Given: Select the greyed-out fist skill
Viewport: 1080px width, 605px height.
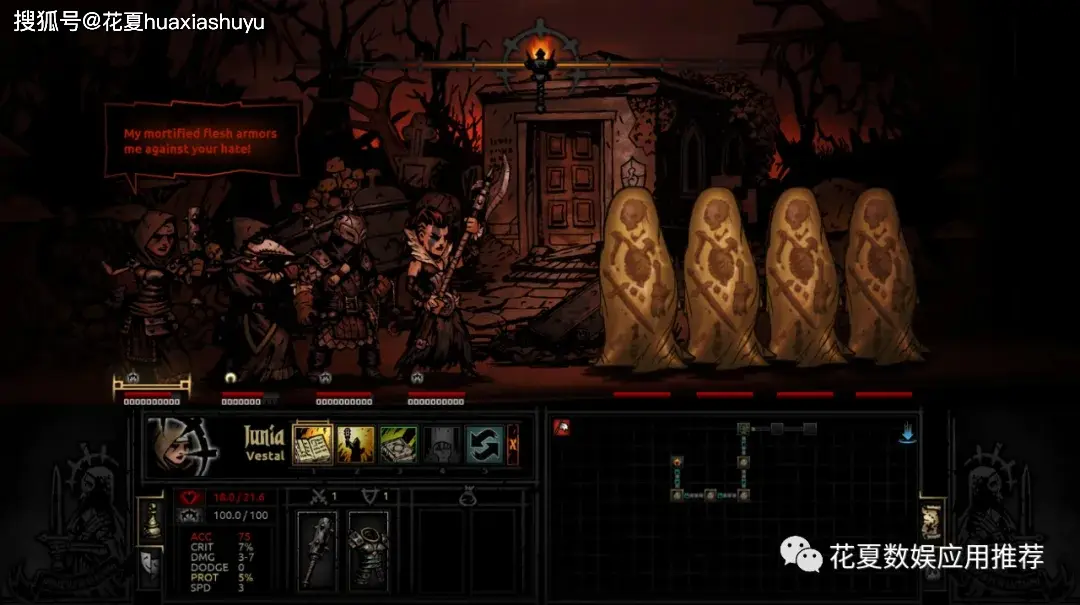Looking at the screenshot, I should tap(441, 444).
